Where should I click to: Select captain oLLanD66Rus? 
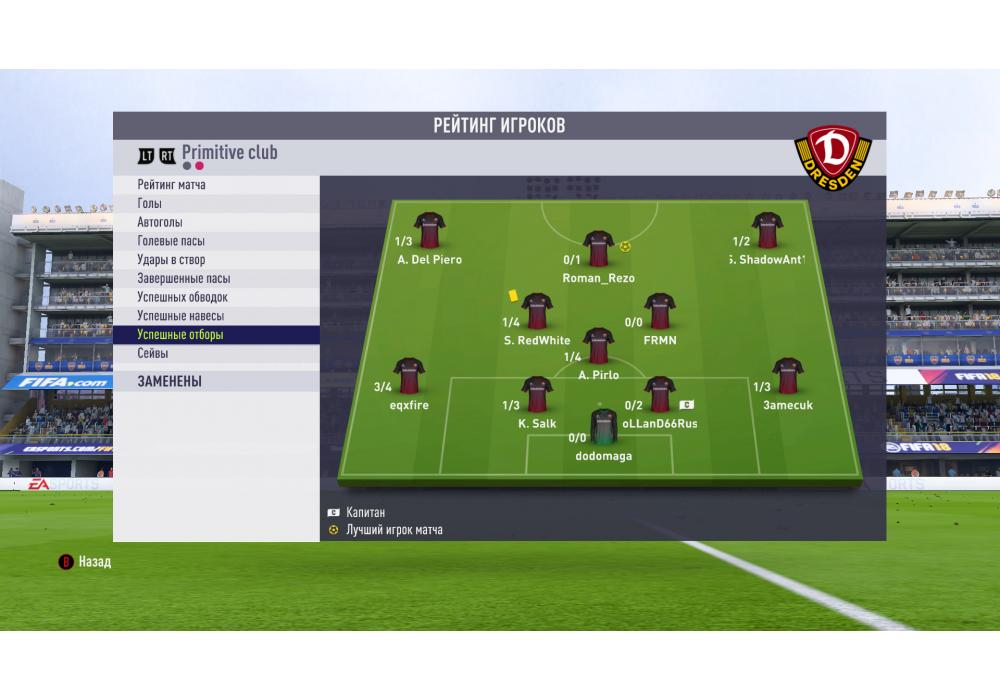tap(659, 395)
